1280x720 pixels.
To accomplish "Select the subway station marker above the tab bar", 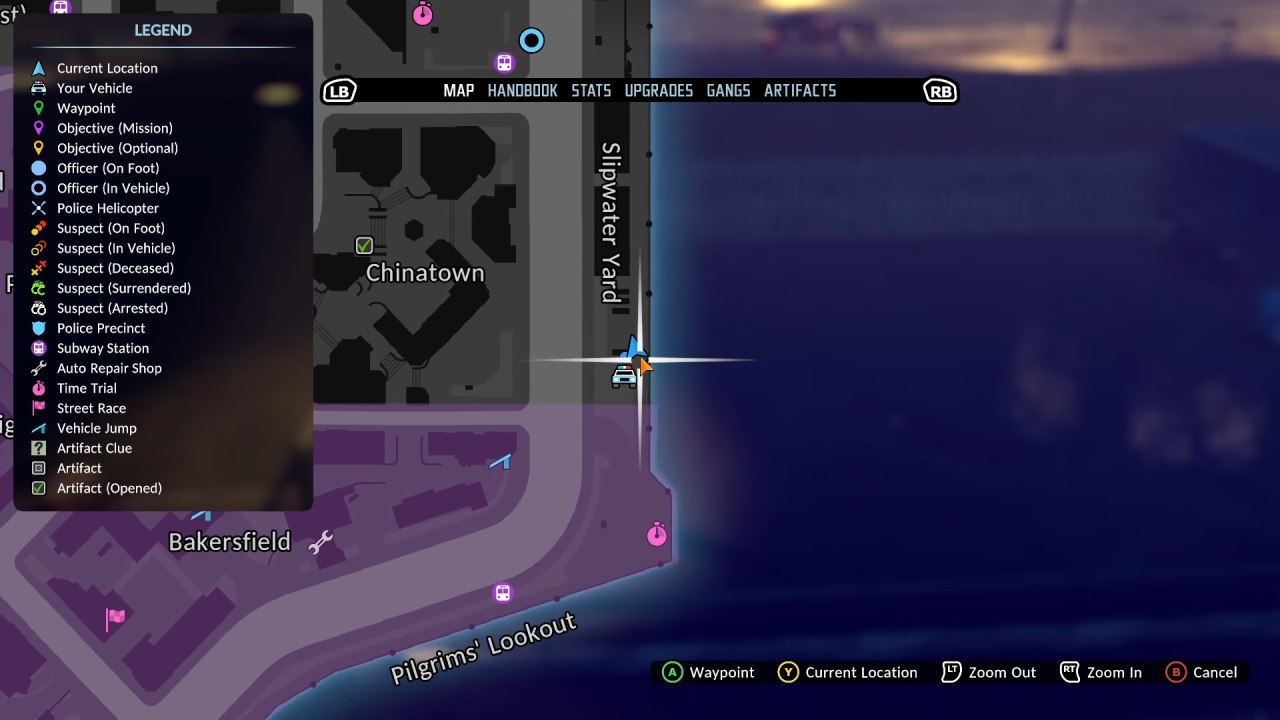I will (x=504, y=63).
